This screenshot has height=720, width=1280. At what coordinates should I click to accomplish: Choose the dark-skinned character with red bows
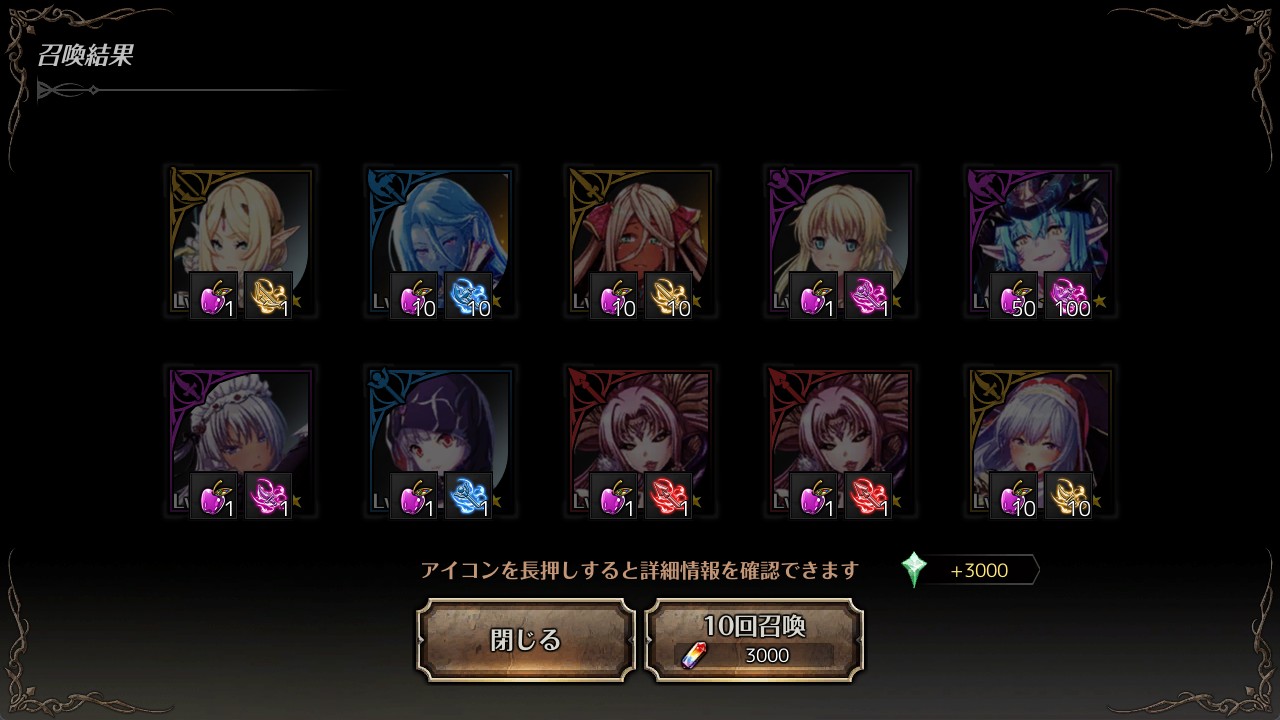point(640,230)
